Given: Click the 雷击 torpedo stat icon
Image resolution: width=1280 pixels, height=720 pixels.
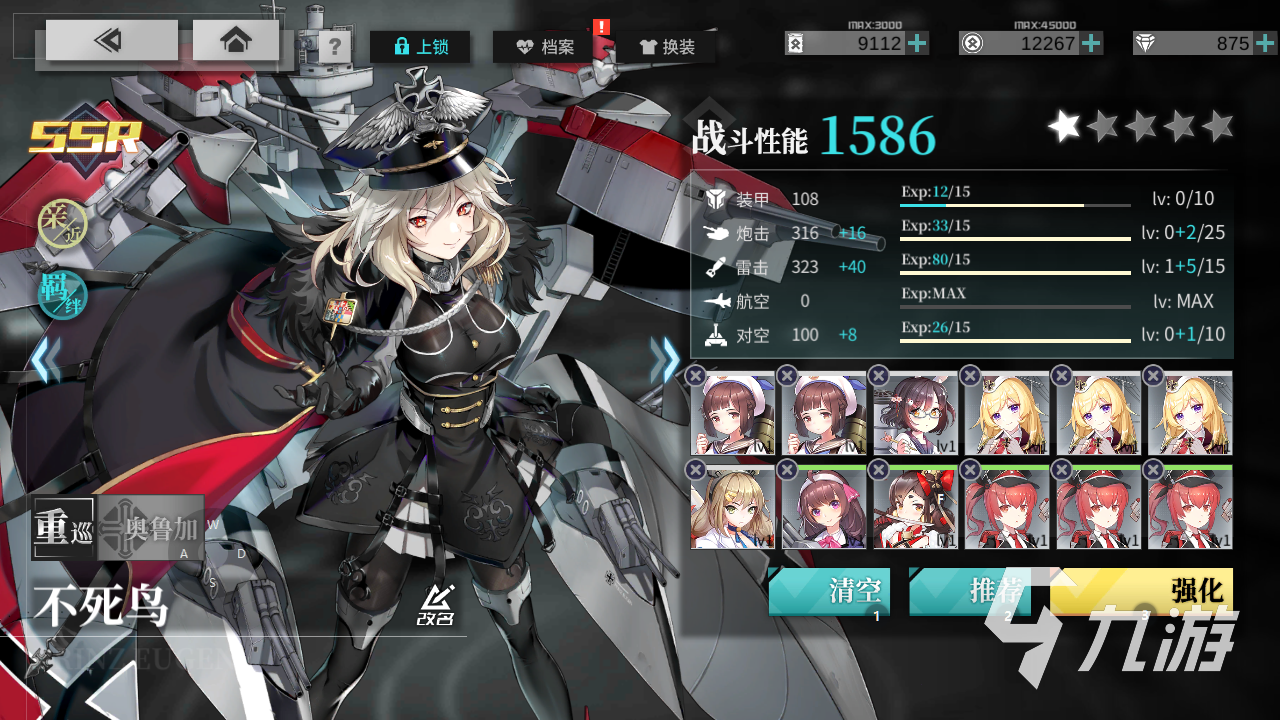Looking at the screenshot, I should pyautogui.click(x=716, y=267).
